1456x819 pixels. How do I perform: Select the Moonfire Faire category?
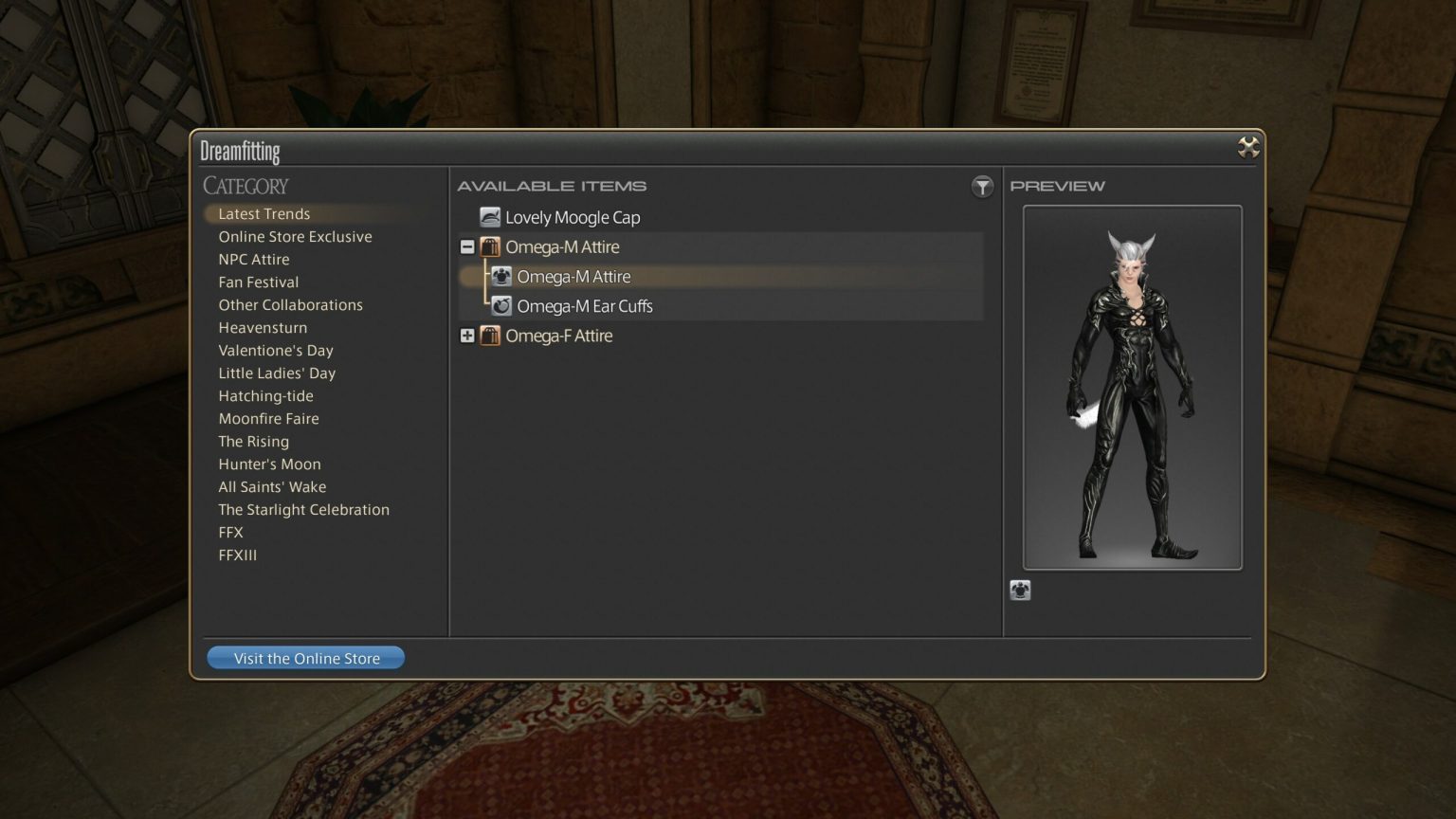[x=268, y=418]
